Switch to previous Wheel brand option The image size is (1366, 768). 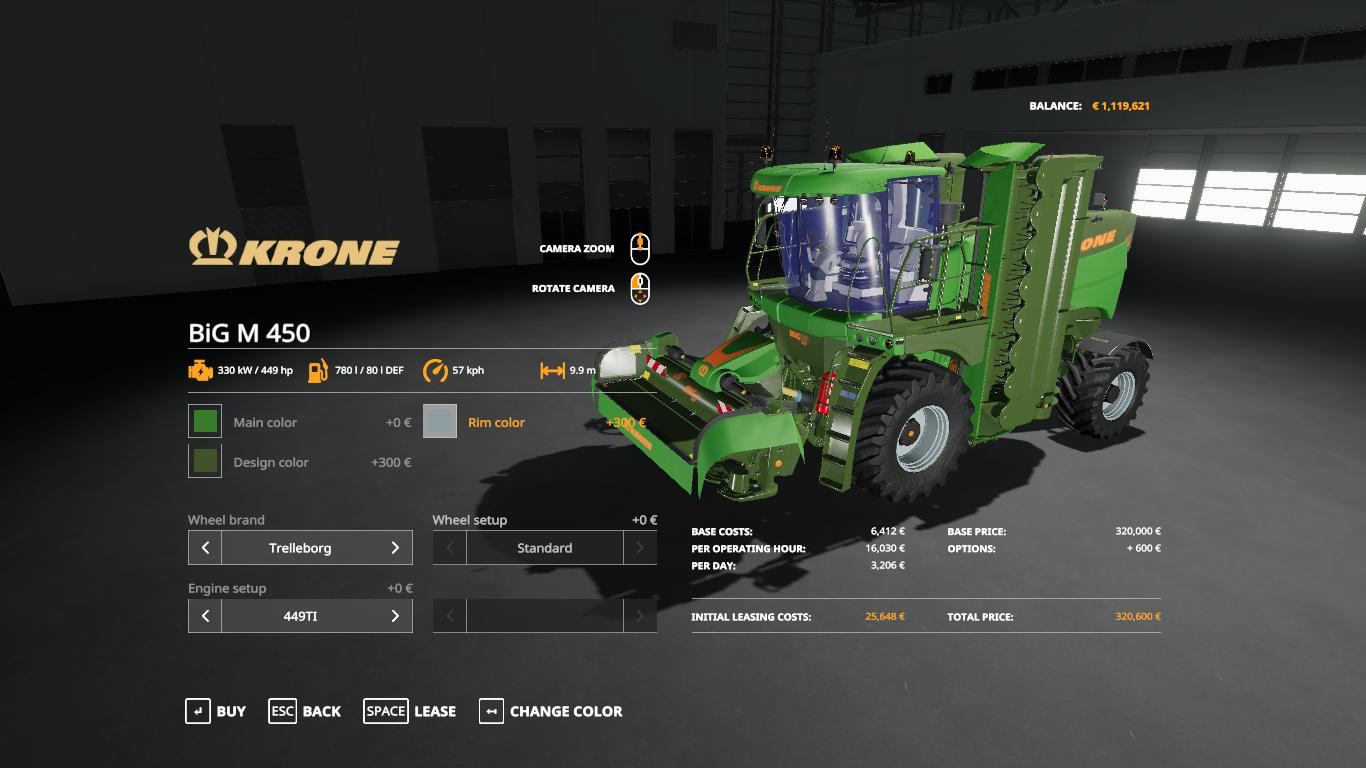tap(205, 548)
